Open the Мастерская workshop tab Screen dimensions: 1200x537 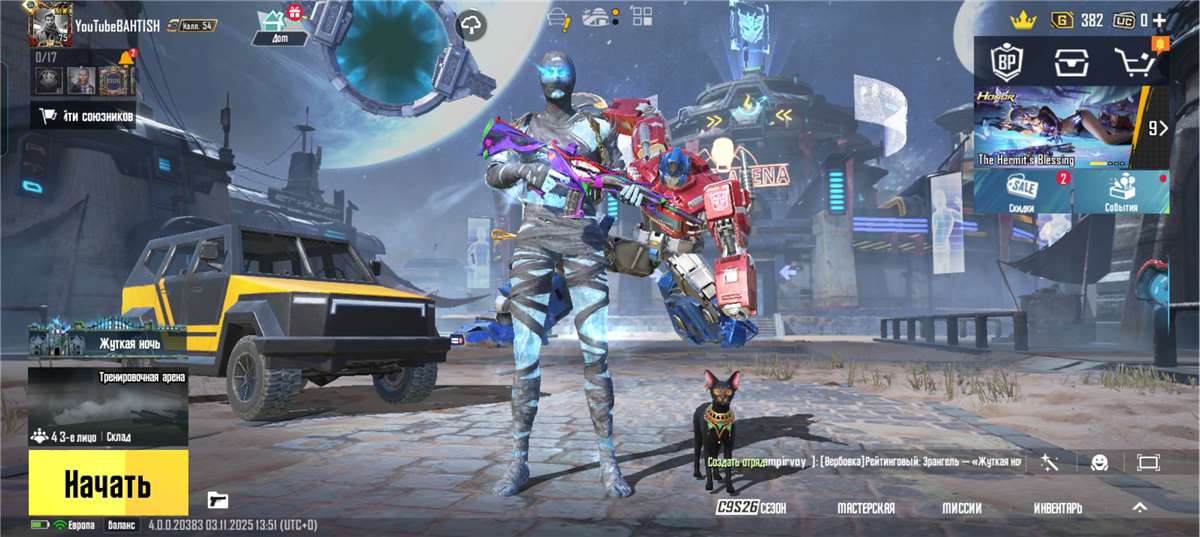click(866, 508)
